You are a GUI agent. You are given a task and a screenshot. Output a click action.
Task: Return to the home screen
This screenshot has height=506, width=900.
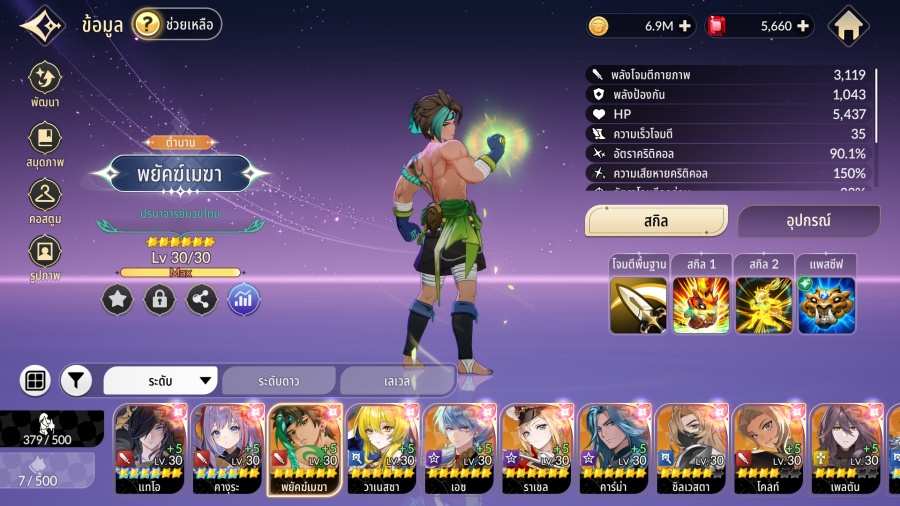849,26
